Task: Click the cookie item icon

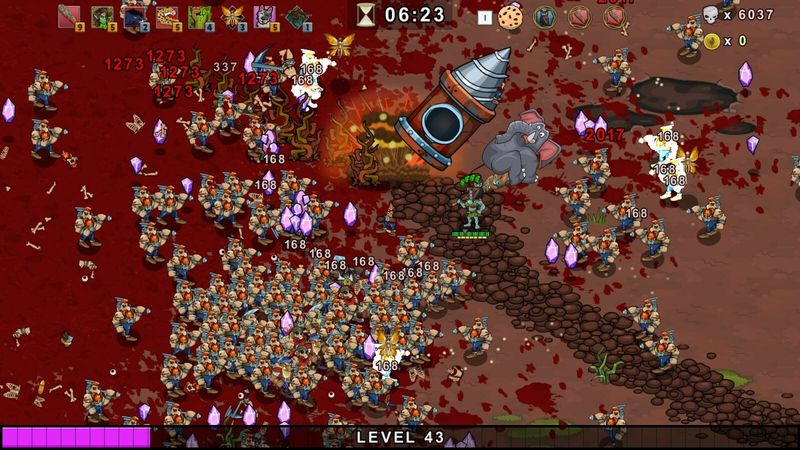Action: tap(511, 16)
